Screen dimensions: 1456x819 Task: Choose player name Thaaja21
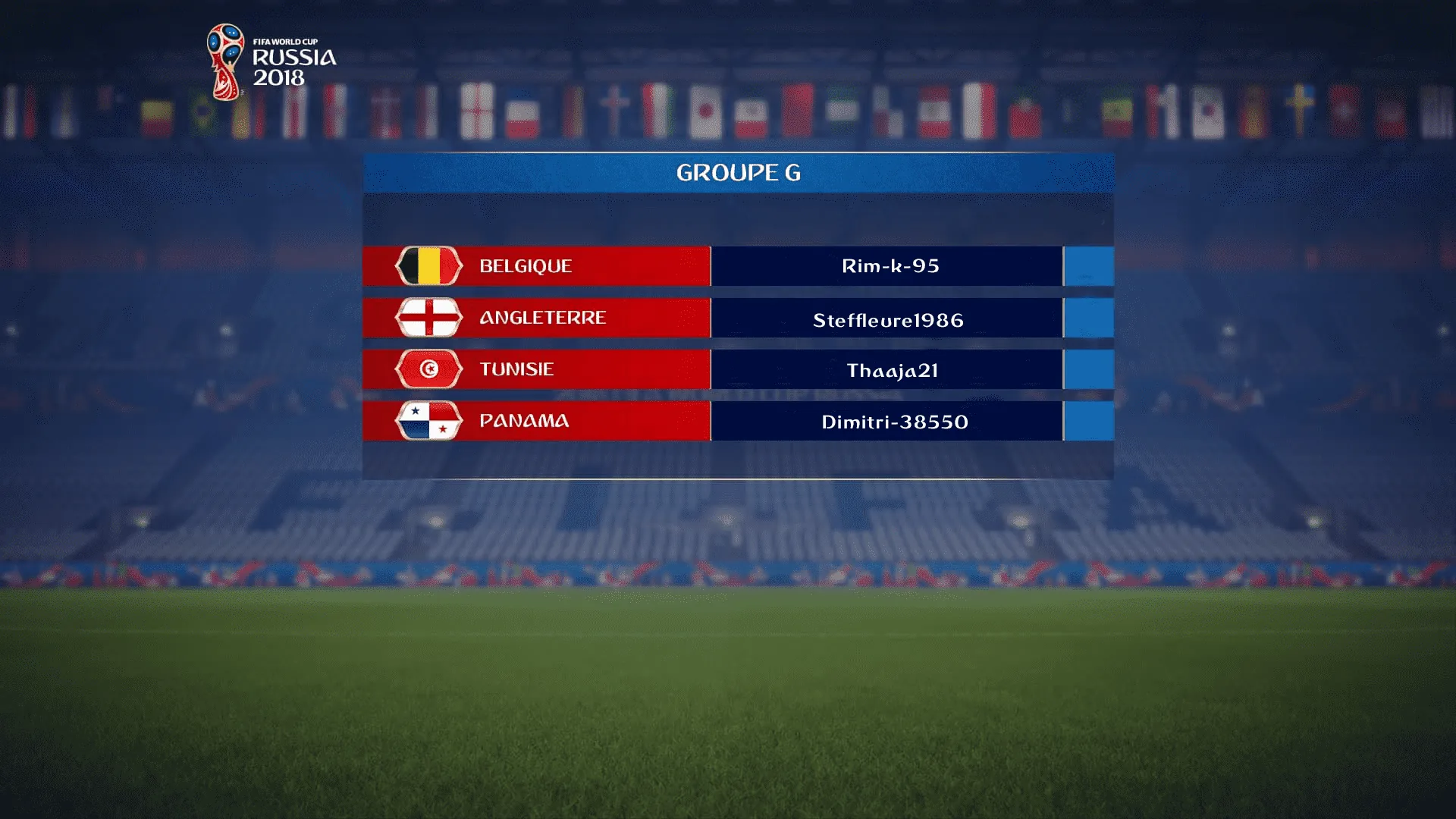(892, 370)
